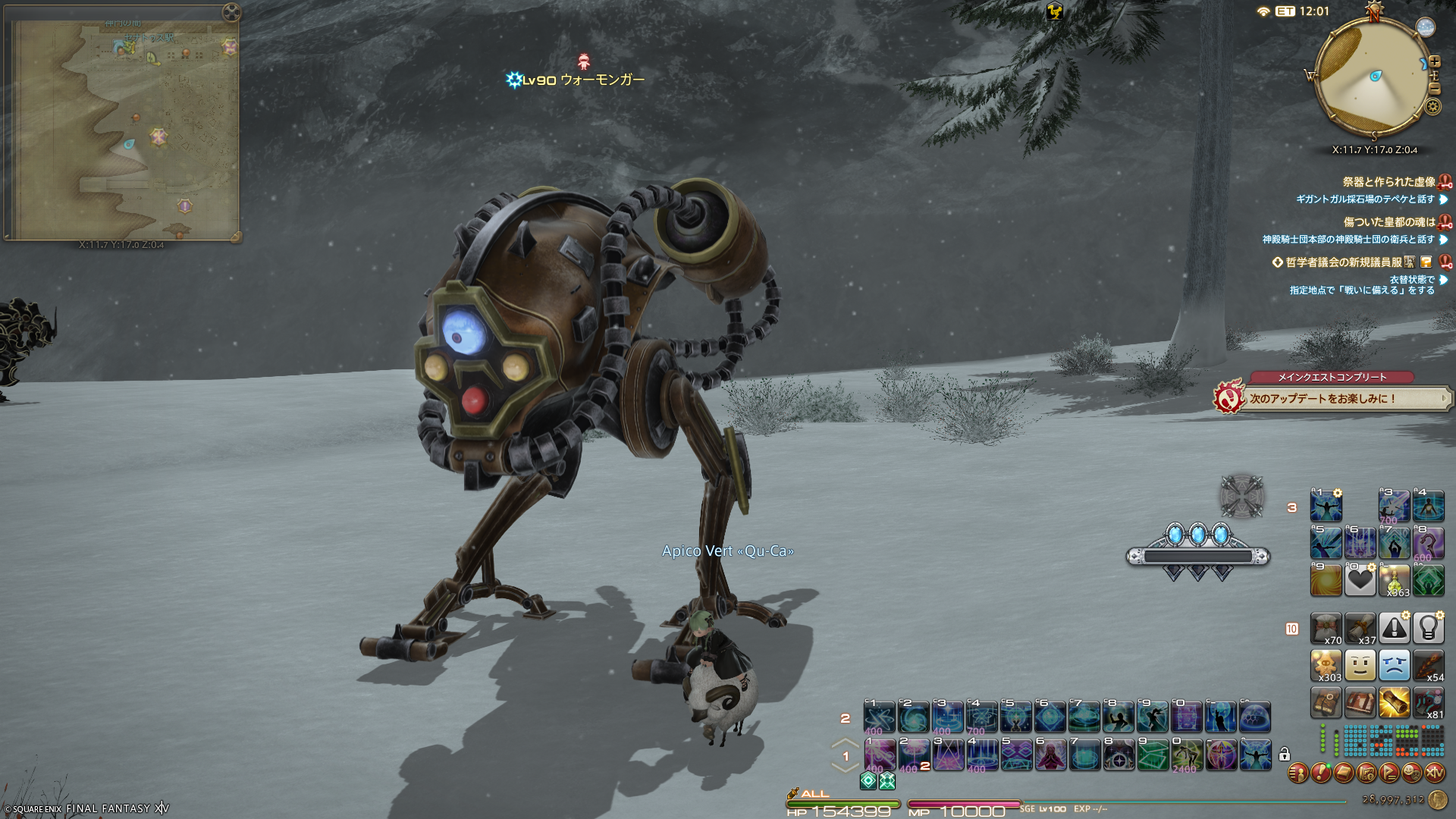Use the smiling face emote
Viewport: 1456px width, 819px height.
[x=1360, y=665]
